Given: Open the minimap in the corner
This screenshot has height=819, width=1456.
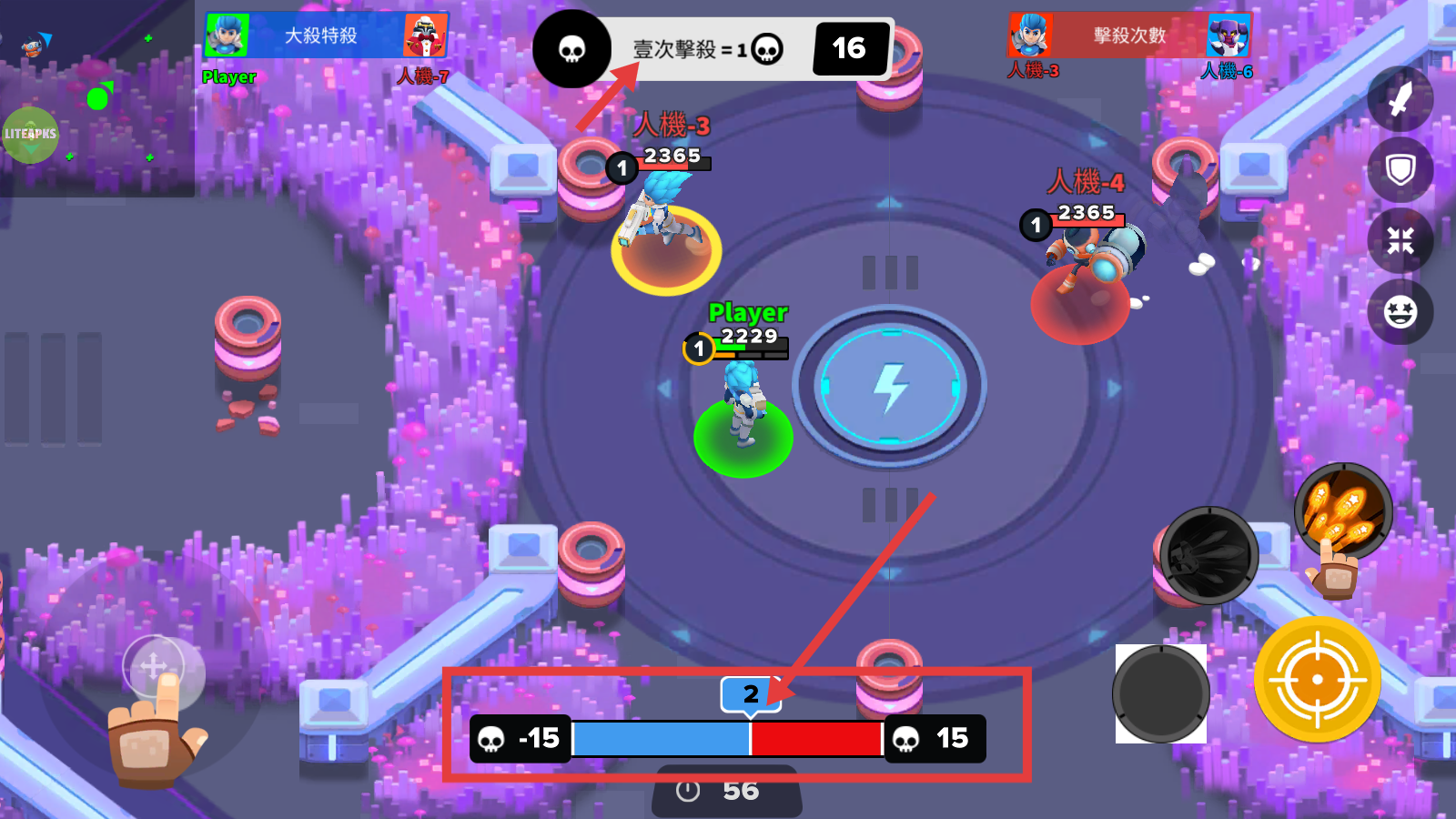Looking at the screenshot, I should tap(96, 98).
